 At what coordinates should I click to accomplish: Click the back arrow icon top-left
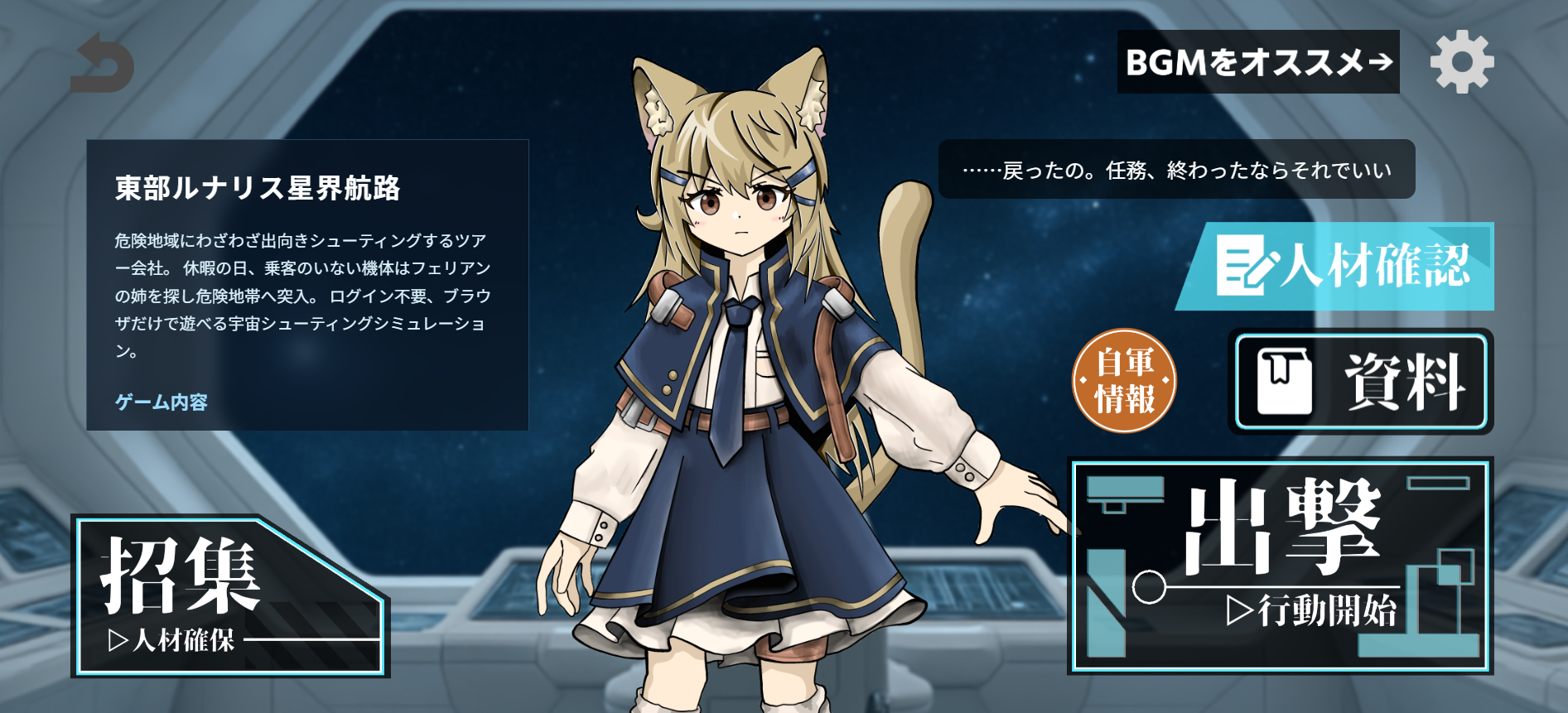click(x=102, y=64)
